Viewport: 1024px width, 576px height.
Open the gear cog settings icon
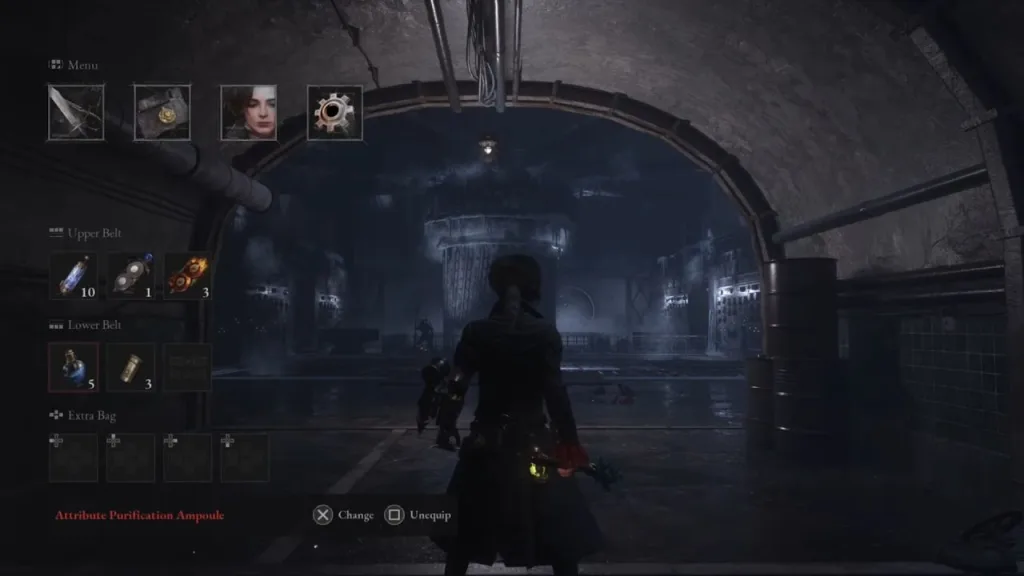coord(335,112)
